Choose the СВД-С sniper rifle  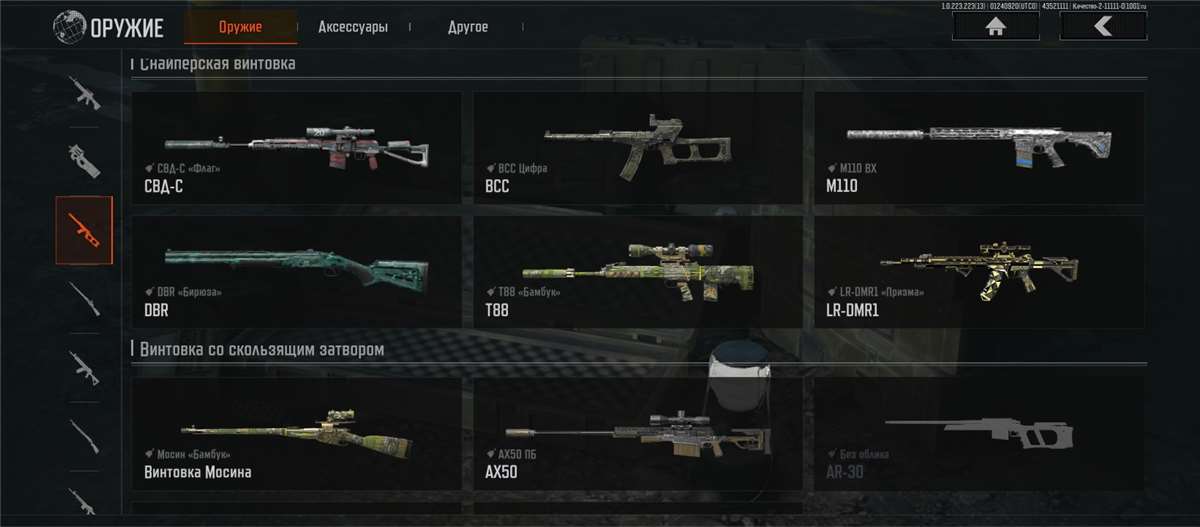[297, 148]
